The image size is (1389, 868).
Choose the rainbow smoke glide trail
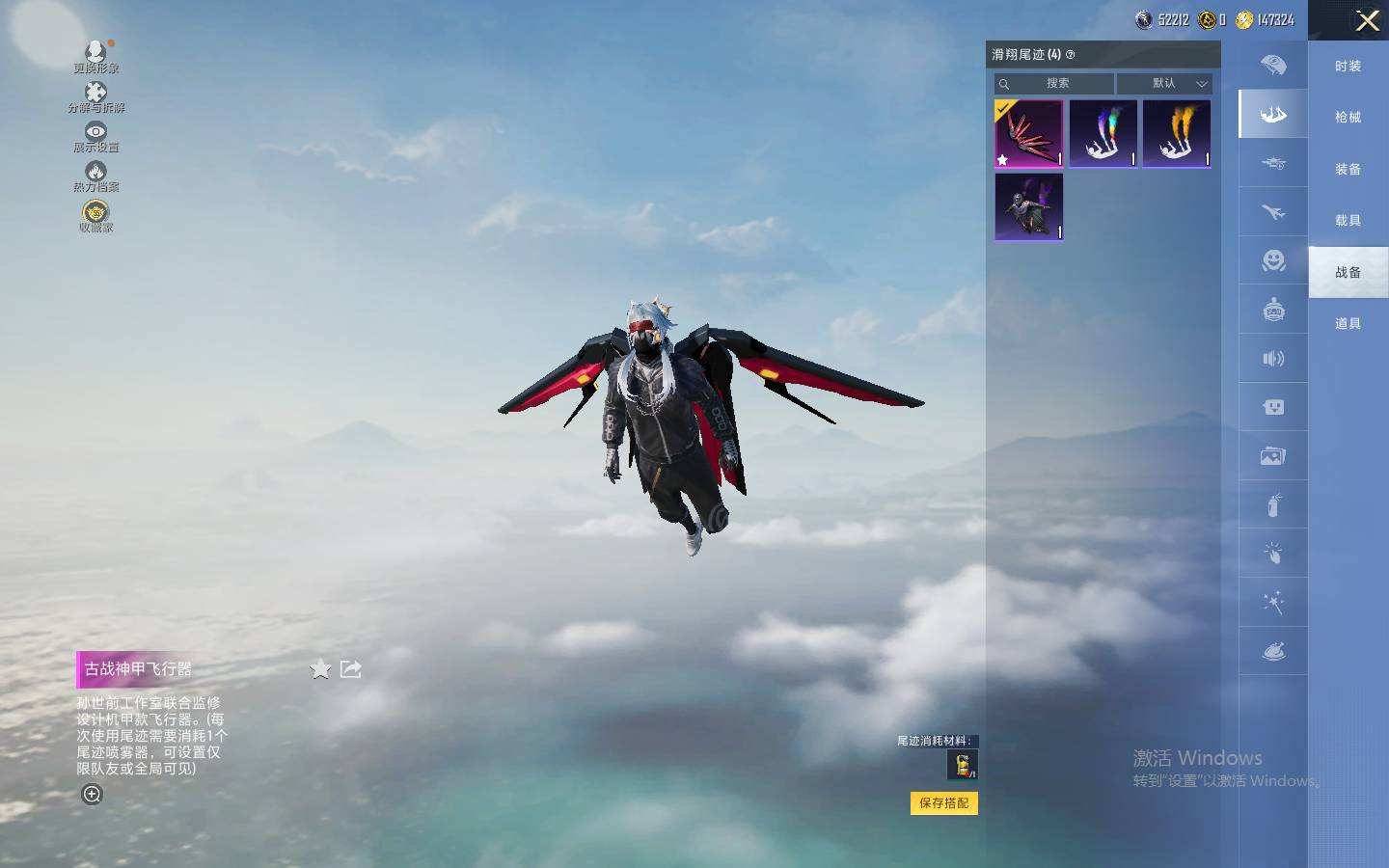click(1103, 134)
